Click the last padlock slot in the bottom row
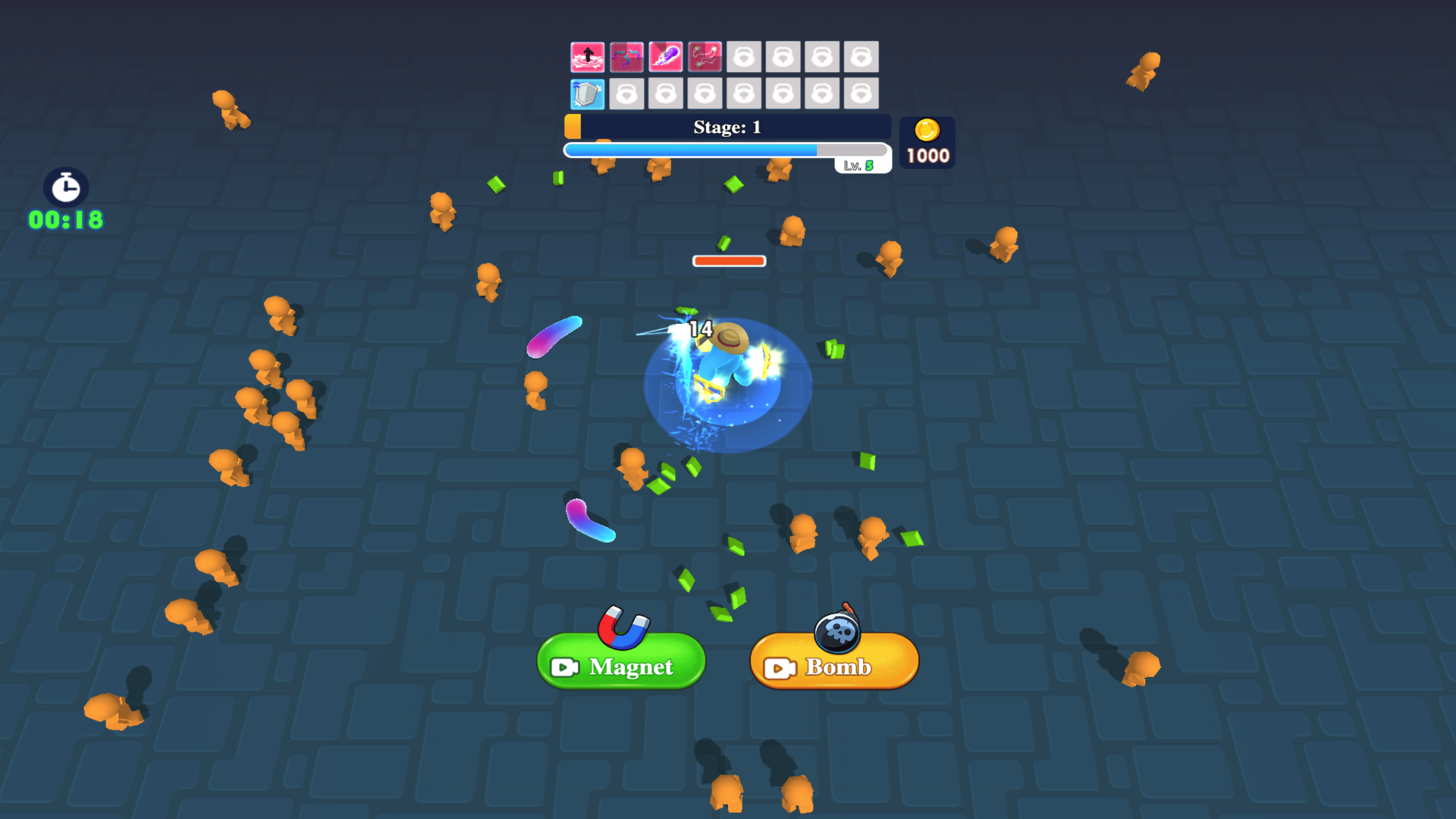Viewport: 1456px width, 819px height. 862,93
